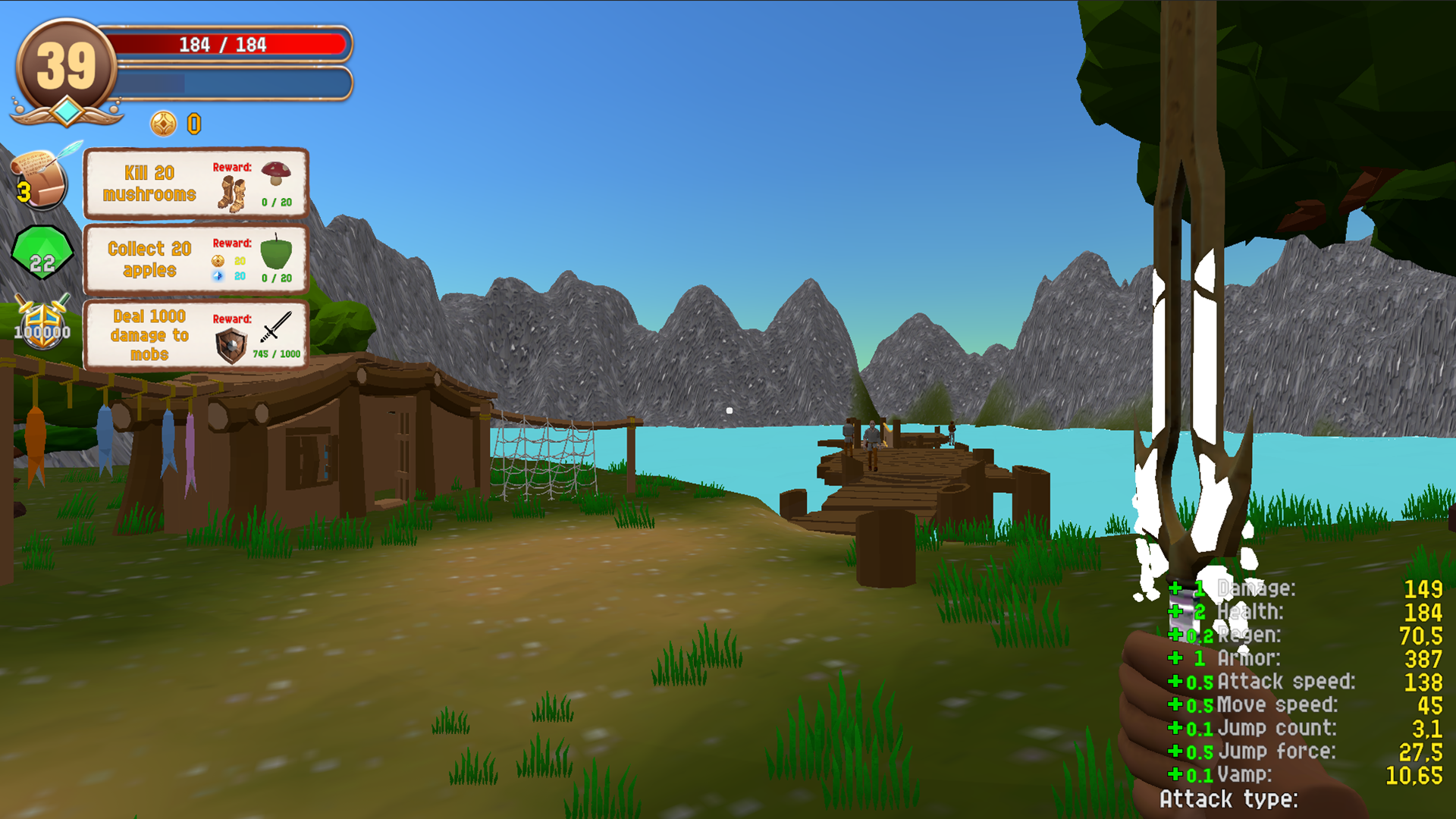Click the shield icon in the damage quest
1456x819 pixels.
click(x=233, y=346)
